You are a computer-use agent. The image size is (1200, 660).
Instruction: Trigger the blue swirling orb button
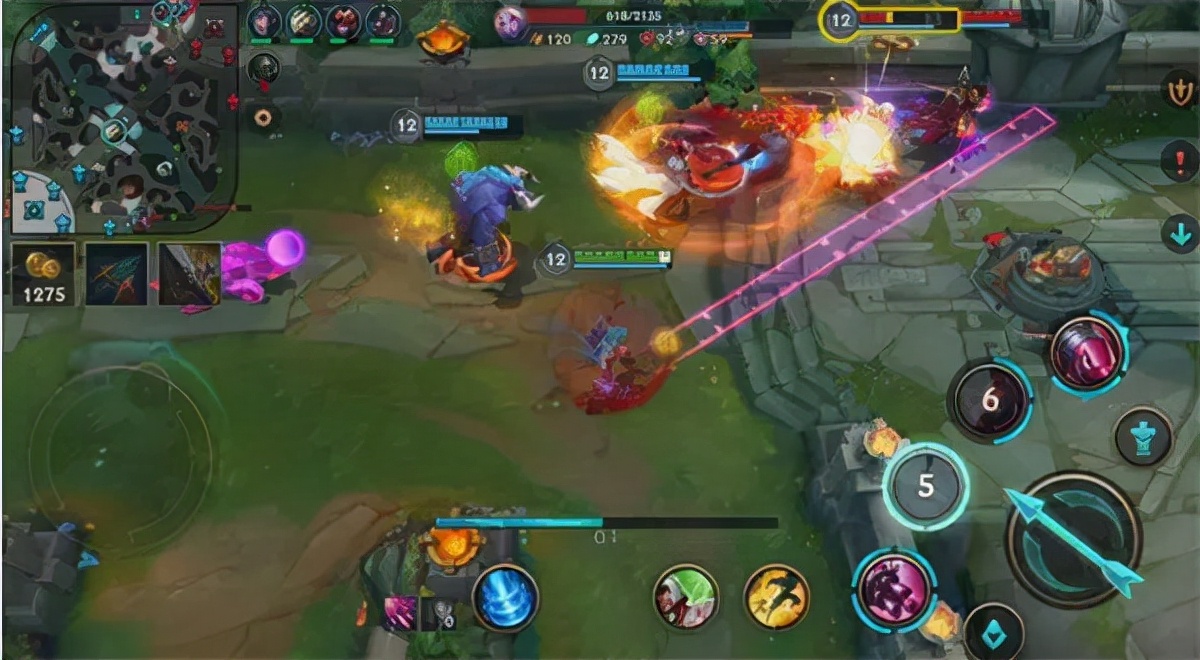point(504,599)
